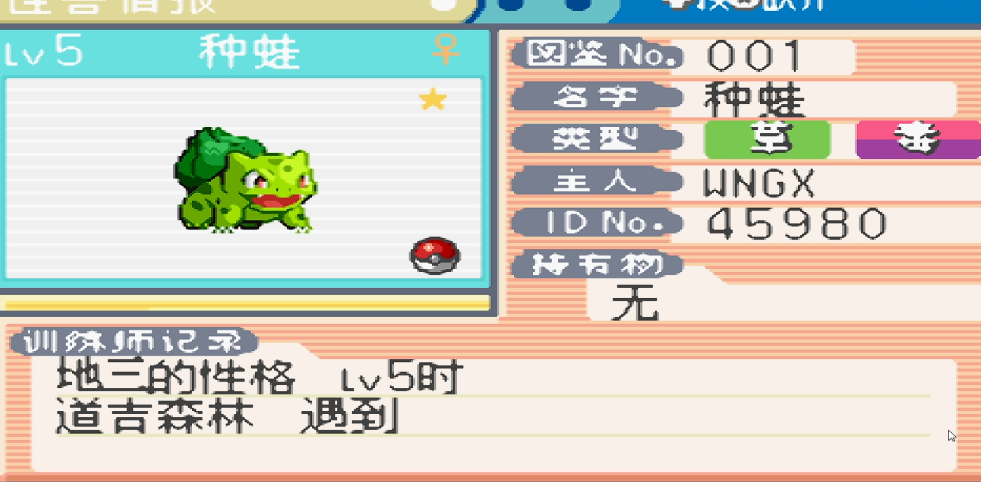
Task: Select the green Grass type badge
Action: [x=767, y=140]
